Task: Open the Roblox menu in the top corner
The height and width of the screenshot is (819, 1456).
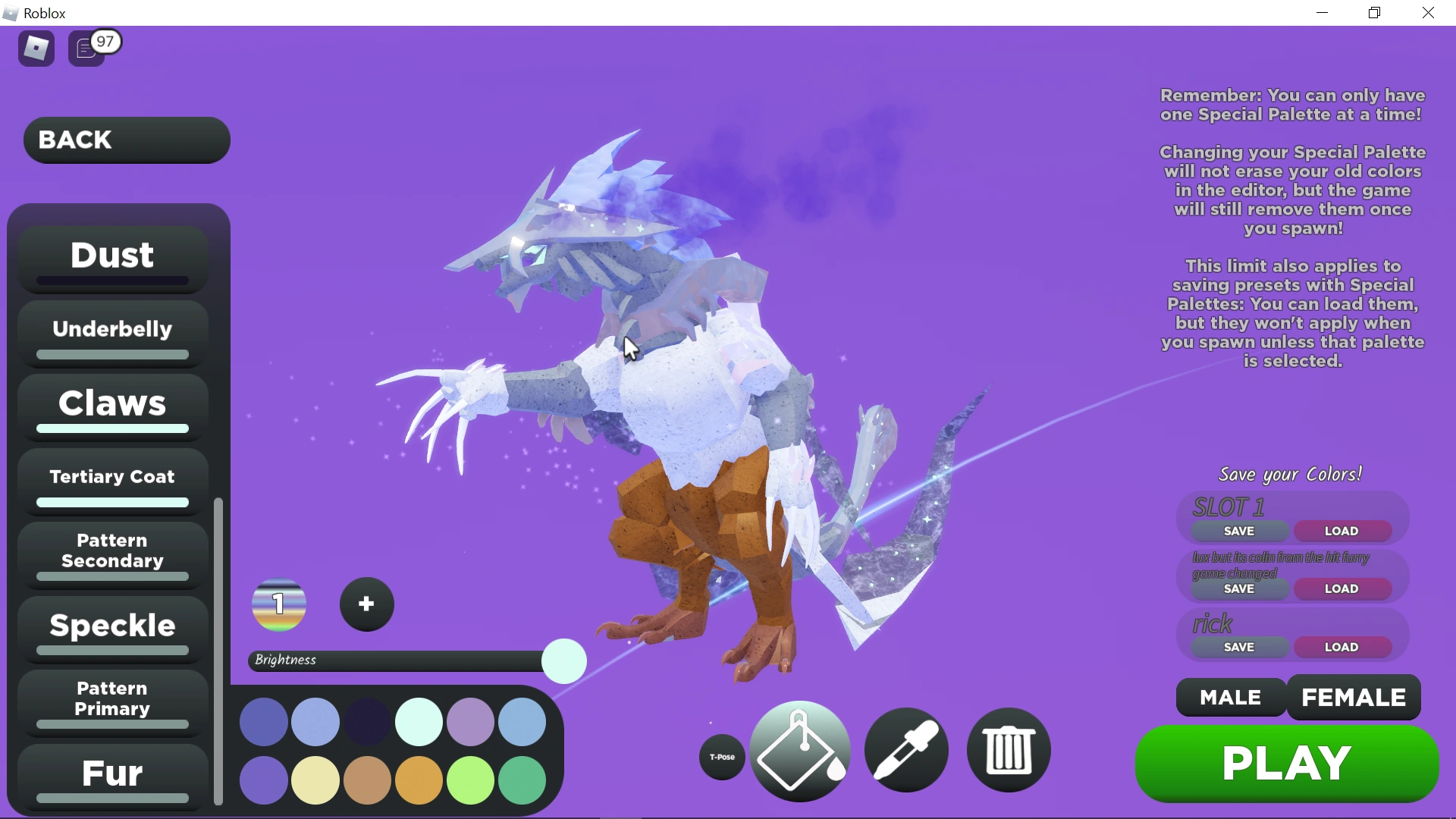Action: coord(36,48)
